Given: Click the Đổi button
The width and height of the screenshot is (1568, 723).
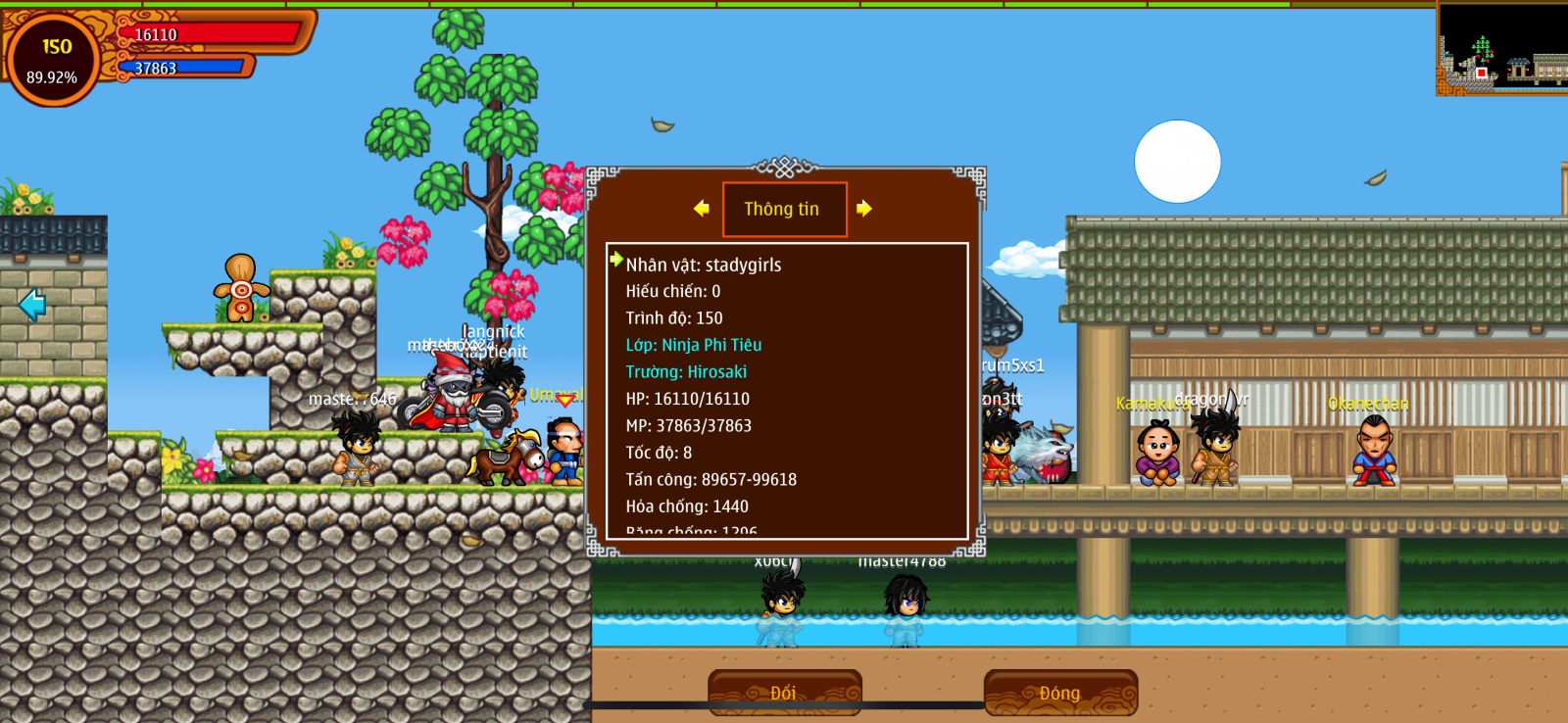Looking at the screenshot, I should pos(784,693).
